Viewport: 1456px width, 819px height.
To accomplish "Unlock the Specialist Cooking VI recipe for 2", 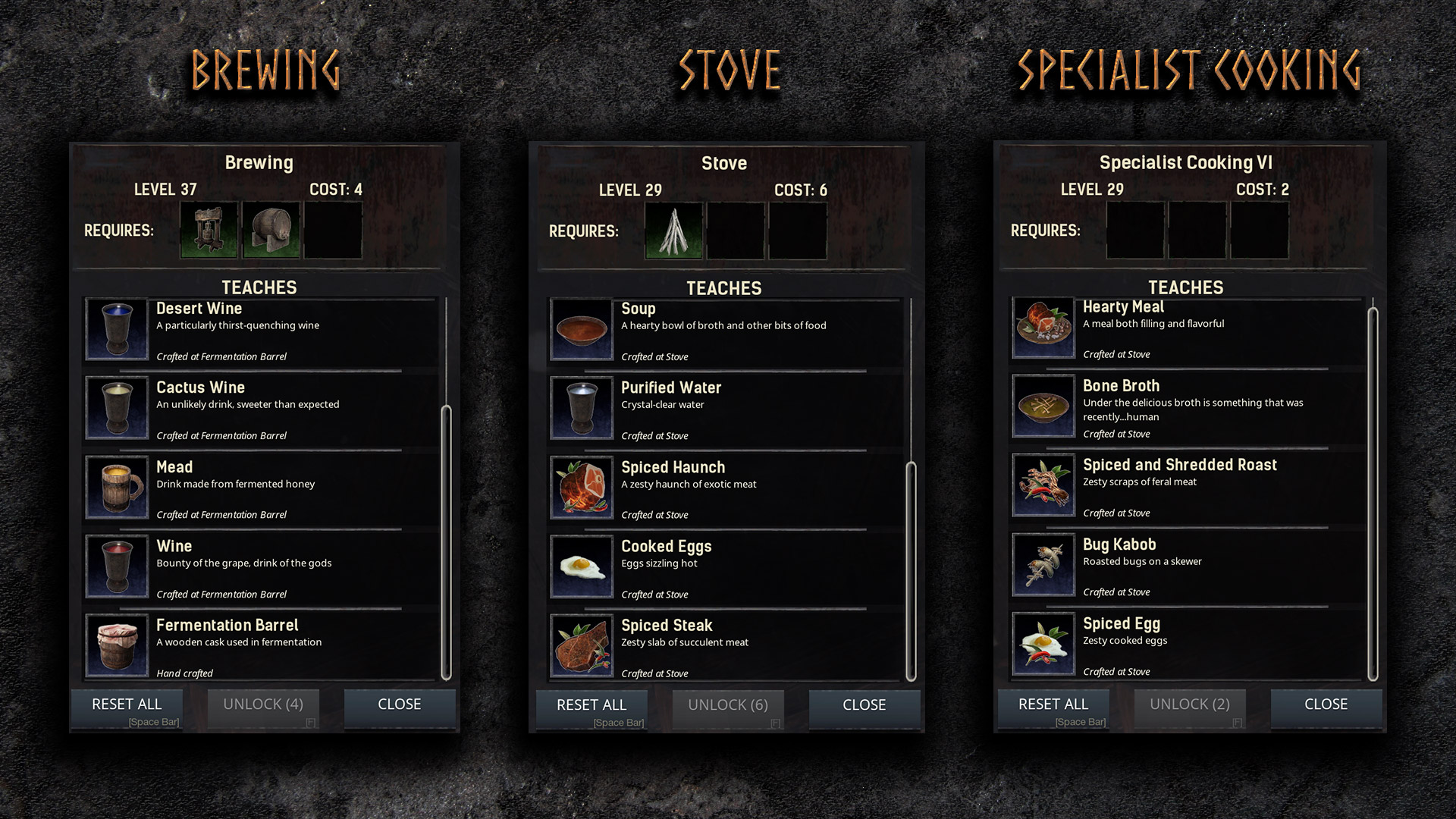I will pyautogui.click(x=1189, y=704).
